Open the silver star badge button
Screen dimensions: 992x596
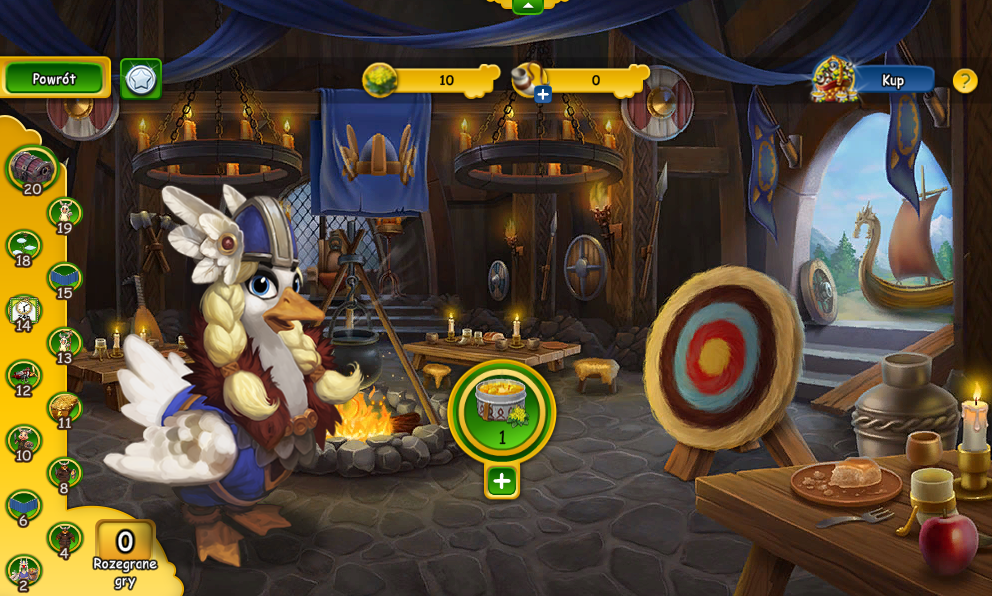(x=141, y=78)
